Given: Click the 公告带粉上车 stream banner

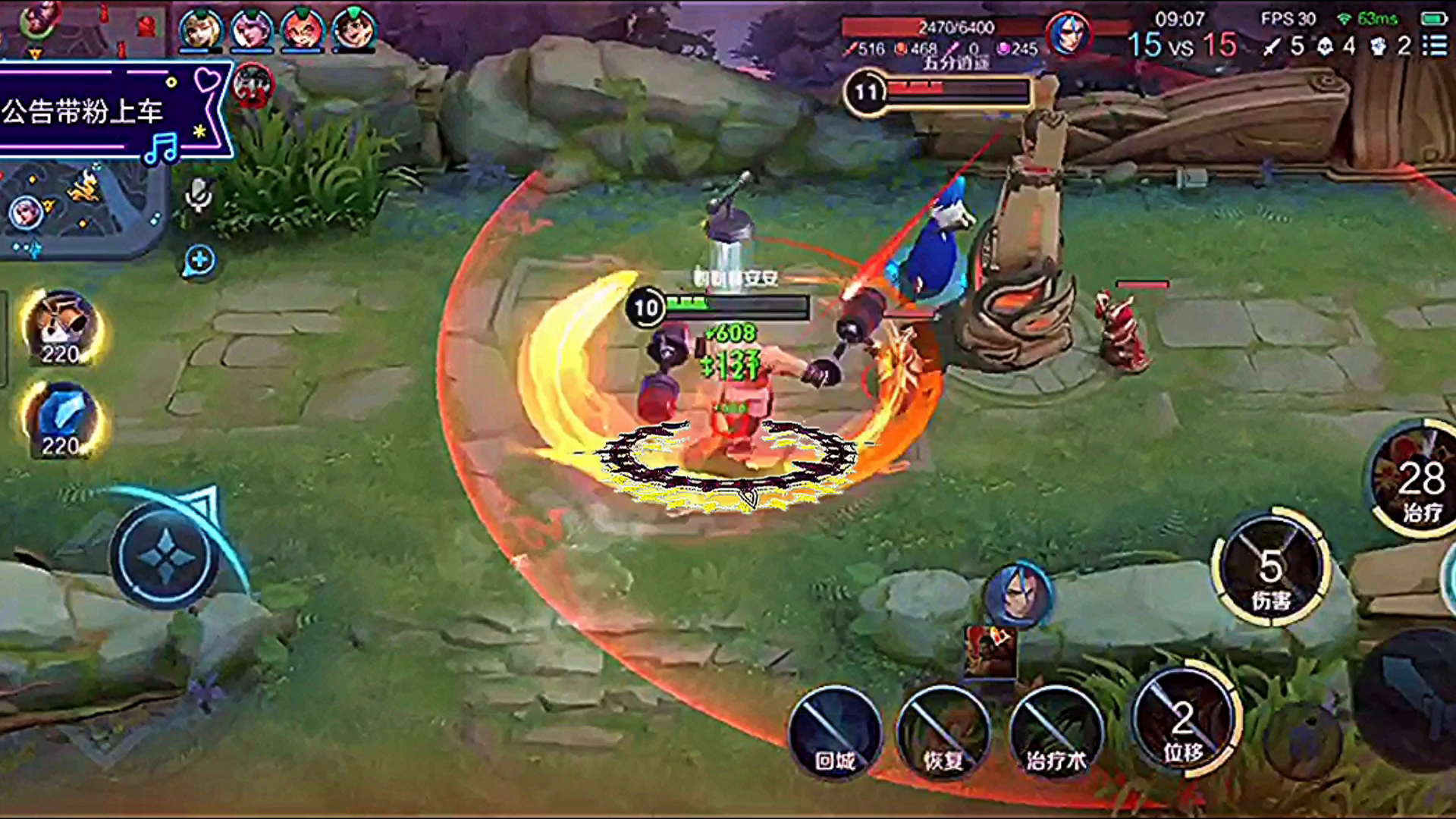Looking at the screenshot, I should [x=106, y=111].
